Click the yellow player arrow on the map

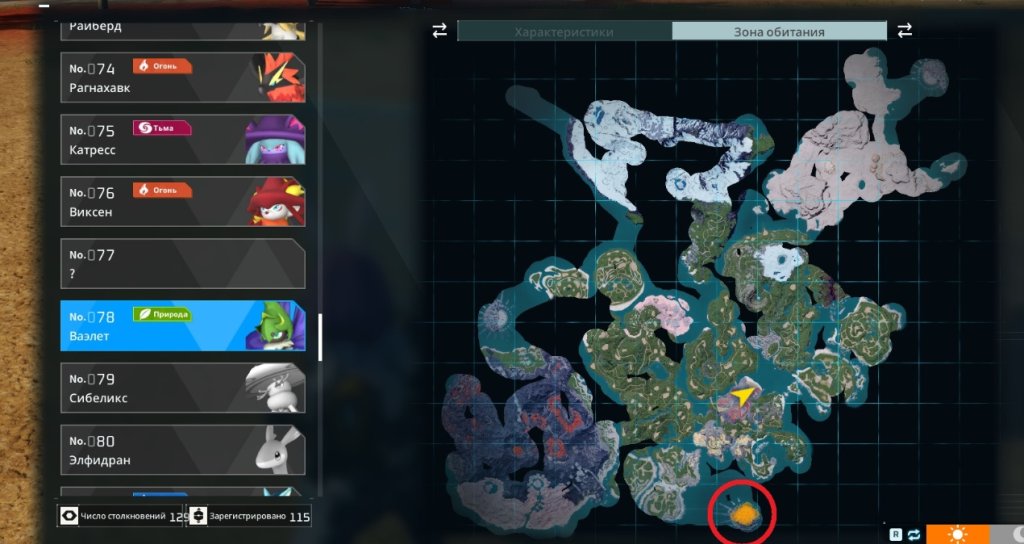coord(741,397)
